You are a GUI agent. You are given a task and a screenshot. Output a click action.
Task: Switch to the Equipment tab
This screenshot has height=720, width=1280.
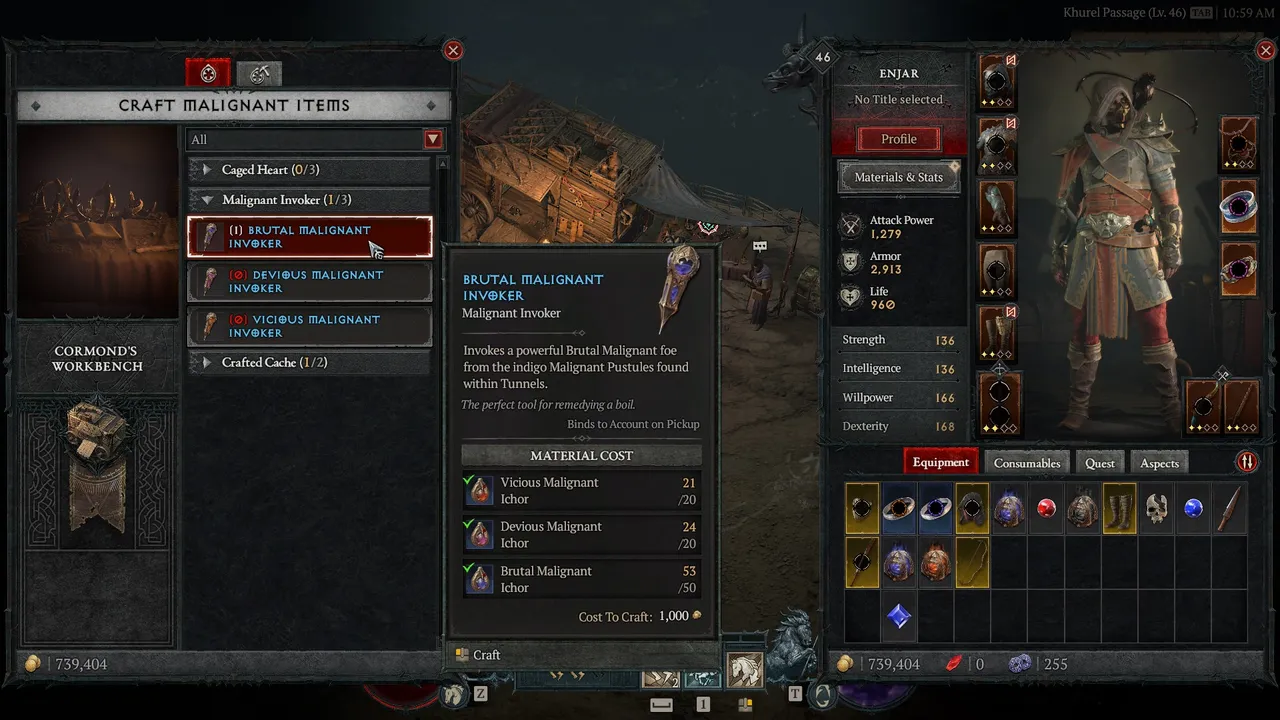click(x=940, y=462)
